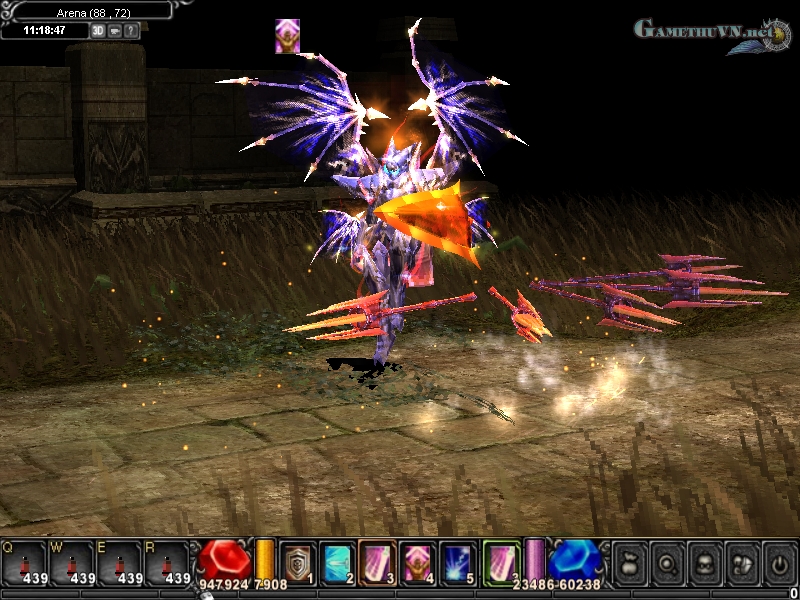Toggle the 3D camera button
This screenshot has width=800, height=600.
coord(98,30)
